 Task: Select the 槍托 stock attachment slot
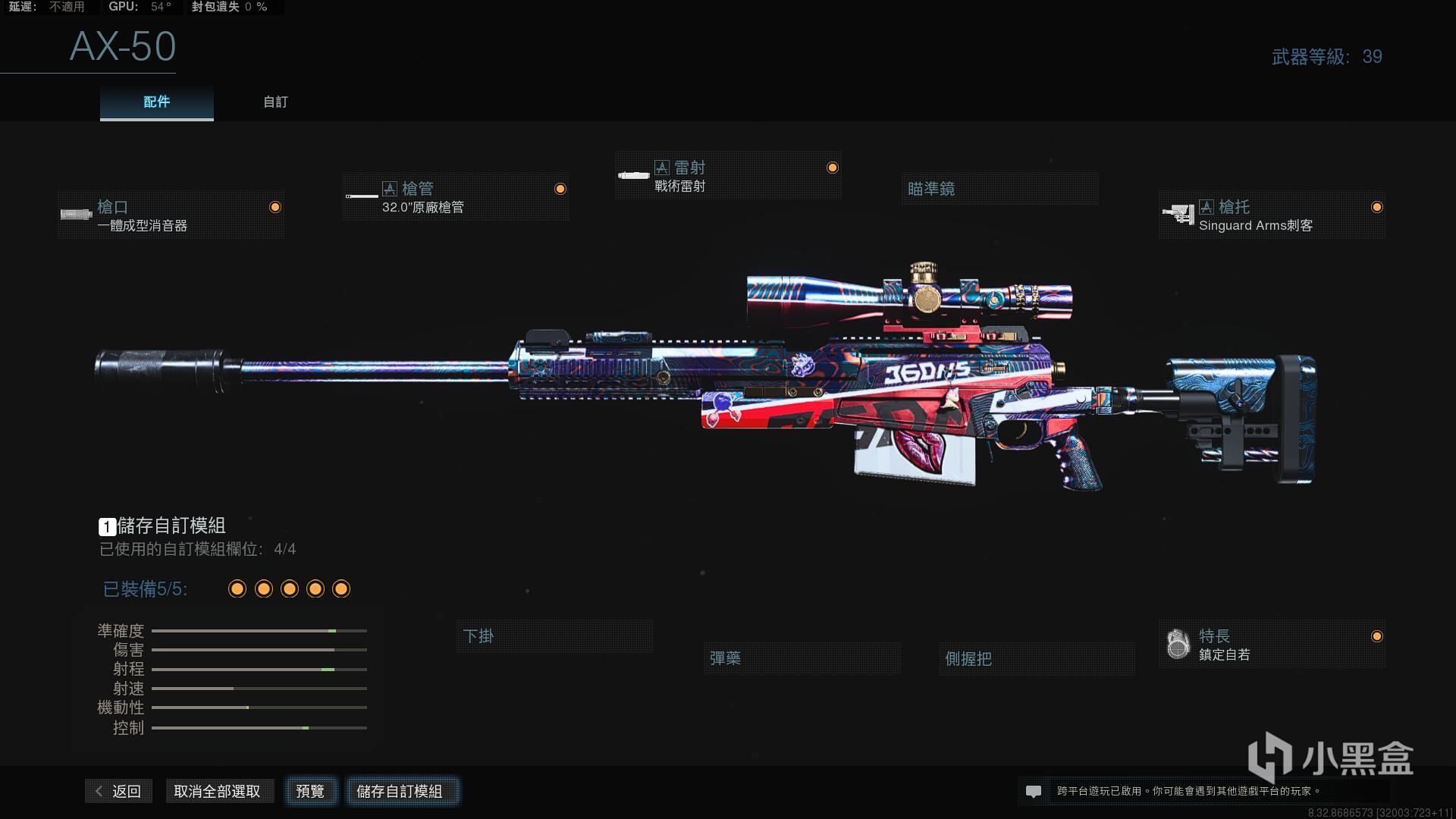[x=1272, y=215]
